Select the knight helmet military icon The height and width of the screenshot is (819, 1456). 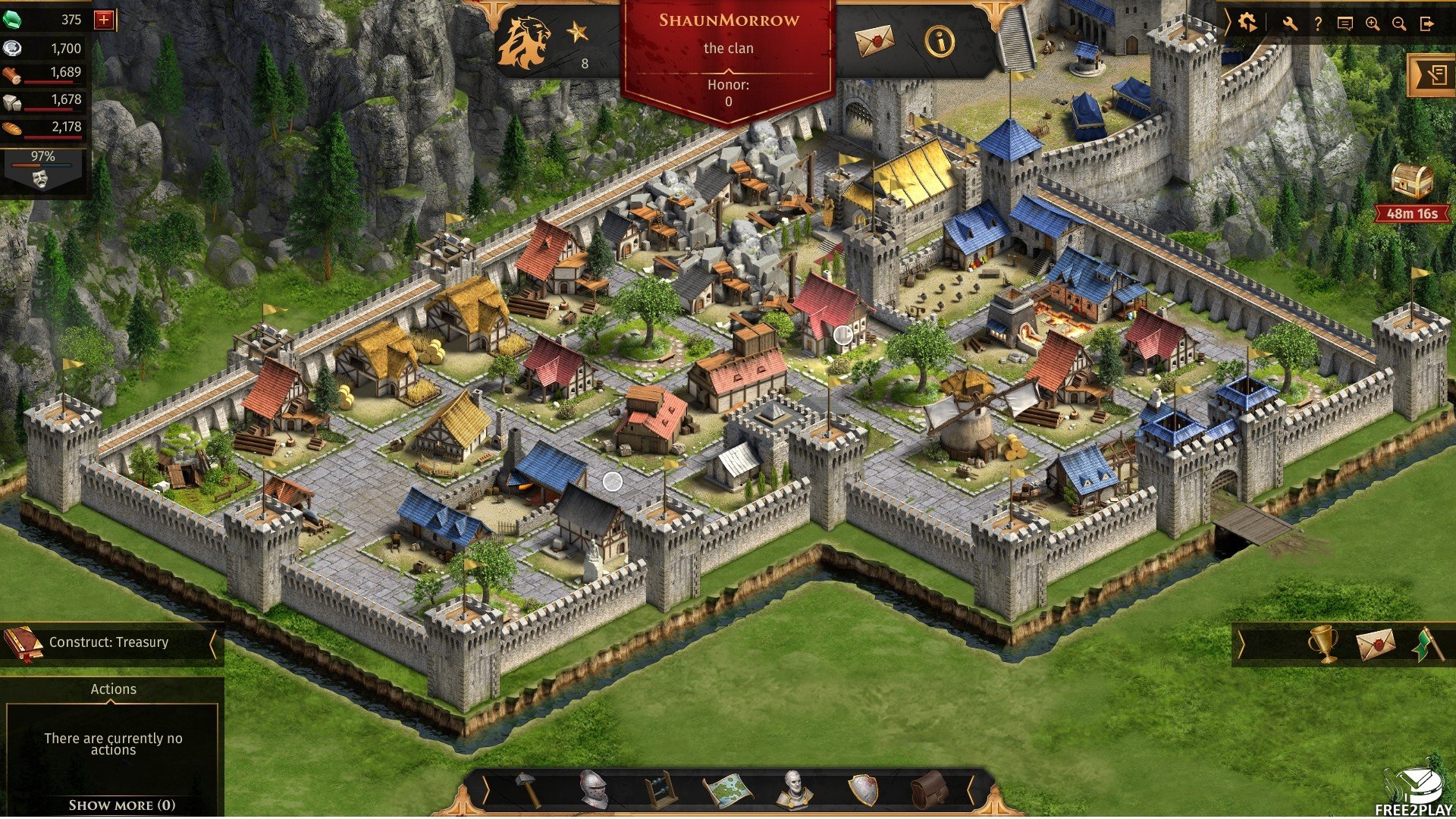(x=593, y=789)
